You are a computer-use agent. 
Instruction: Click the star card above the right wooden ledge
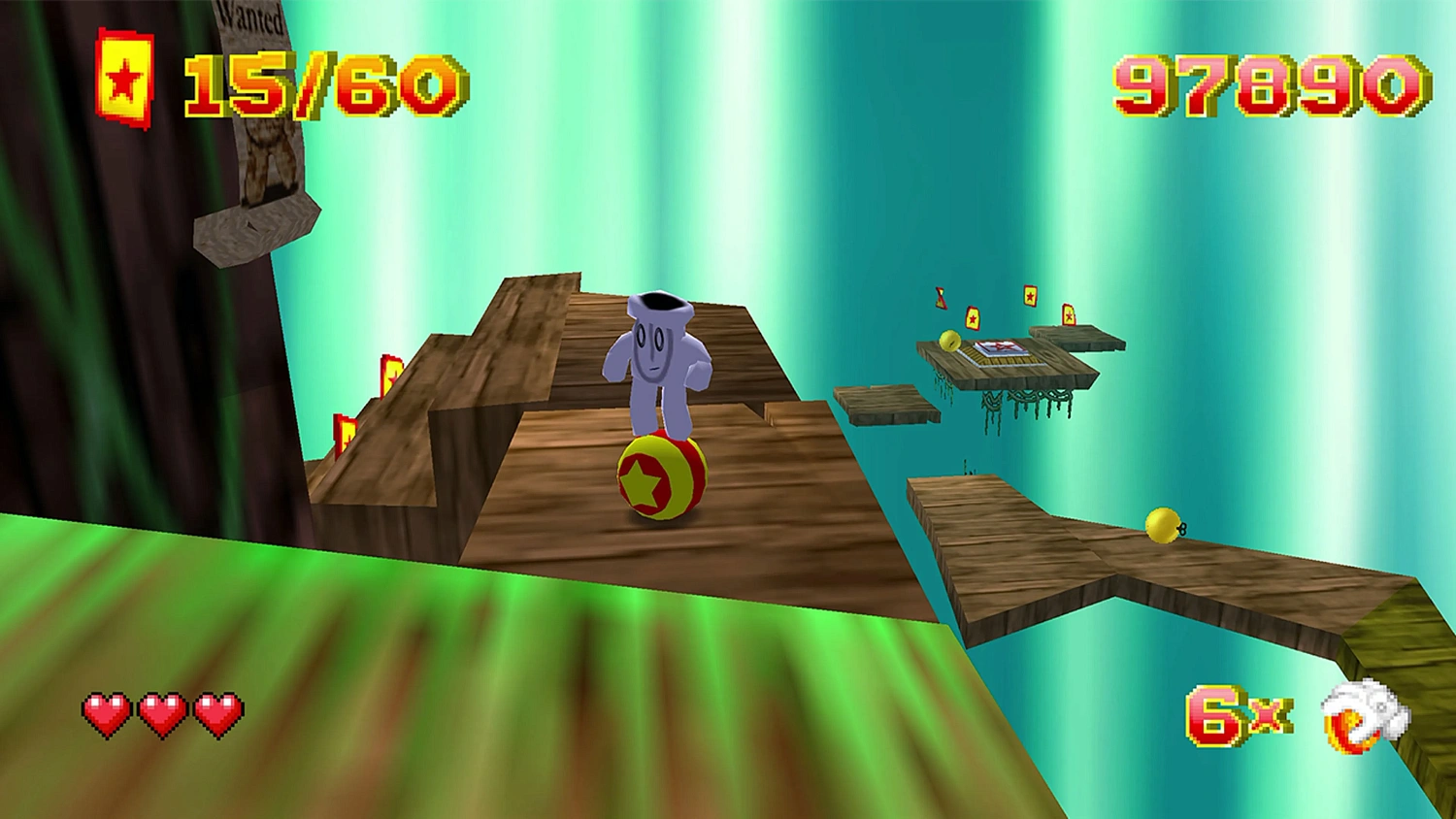1069,313
